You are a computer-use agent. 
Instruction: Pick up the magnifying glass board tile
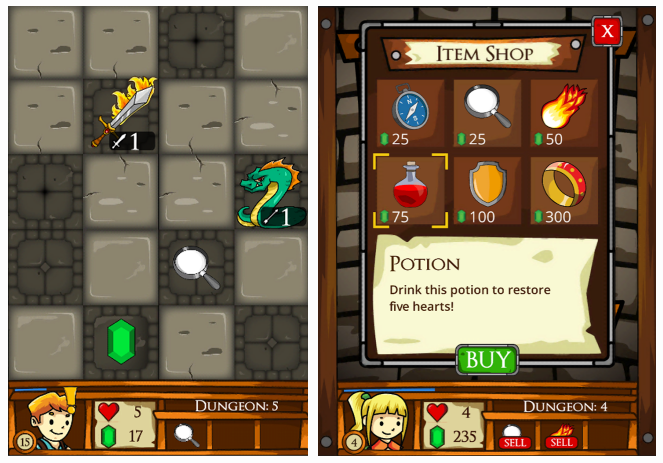(197, 266)
